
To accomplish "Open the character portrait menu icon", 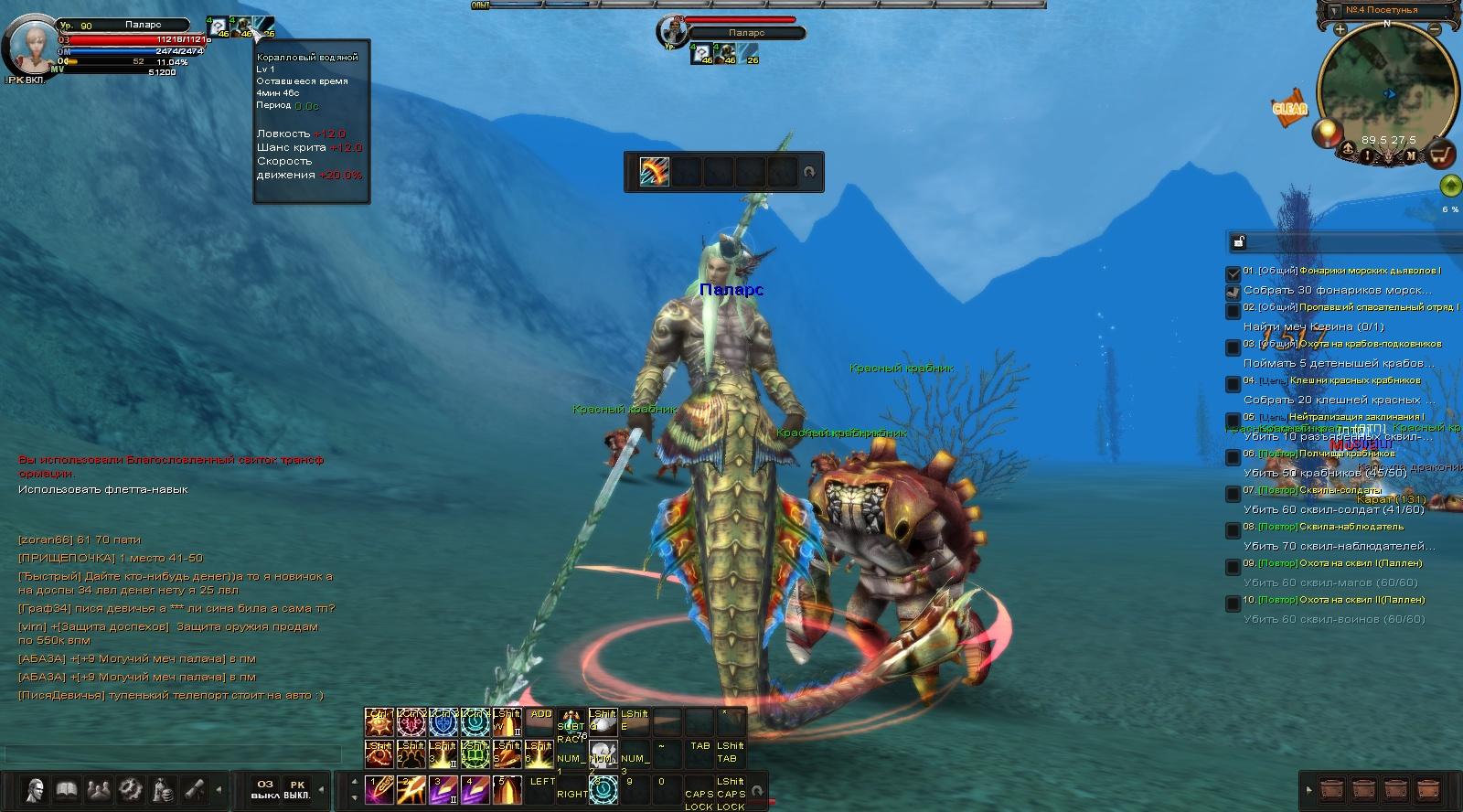I will (x=35, y=788).
